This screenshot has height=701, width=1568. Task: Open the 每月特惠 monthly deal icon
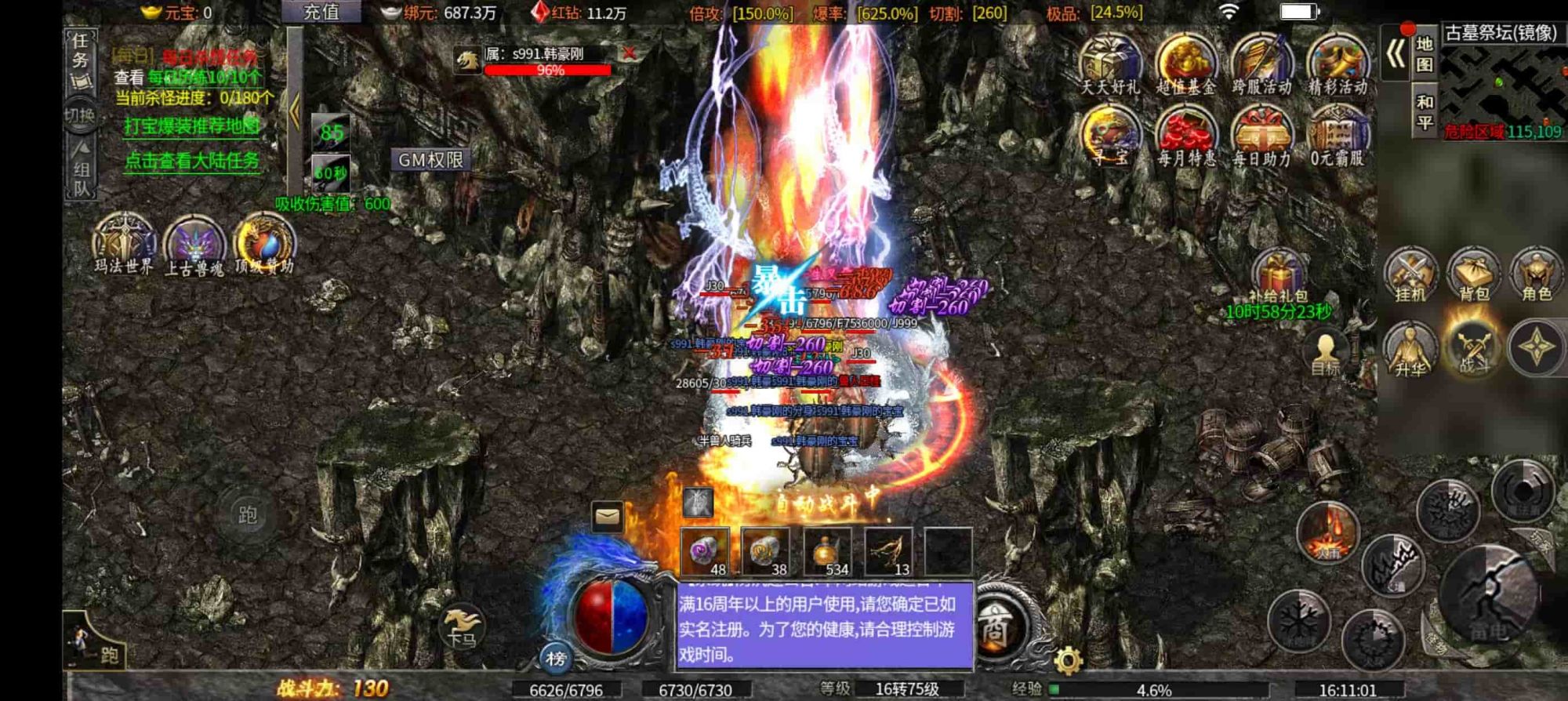coord(1185,135)
